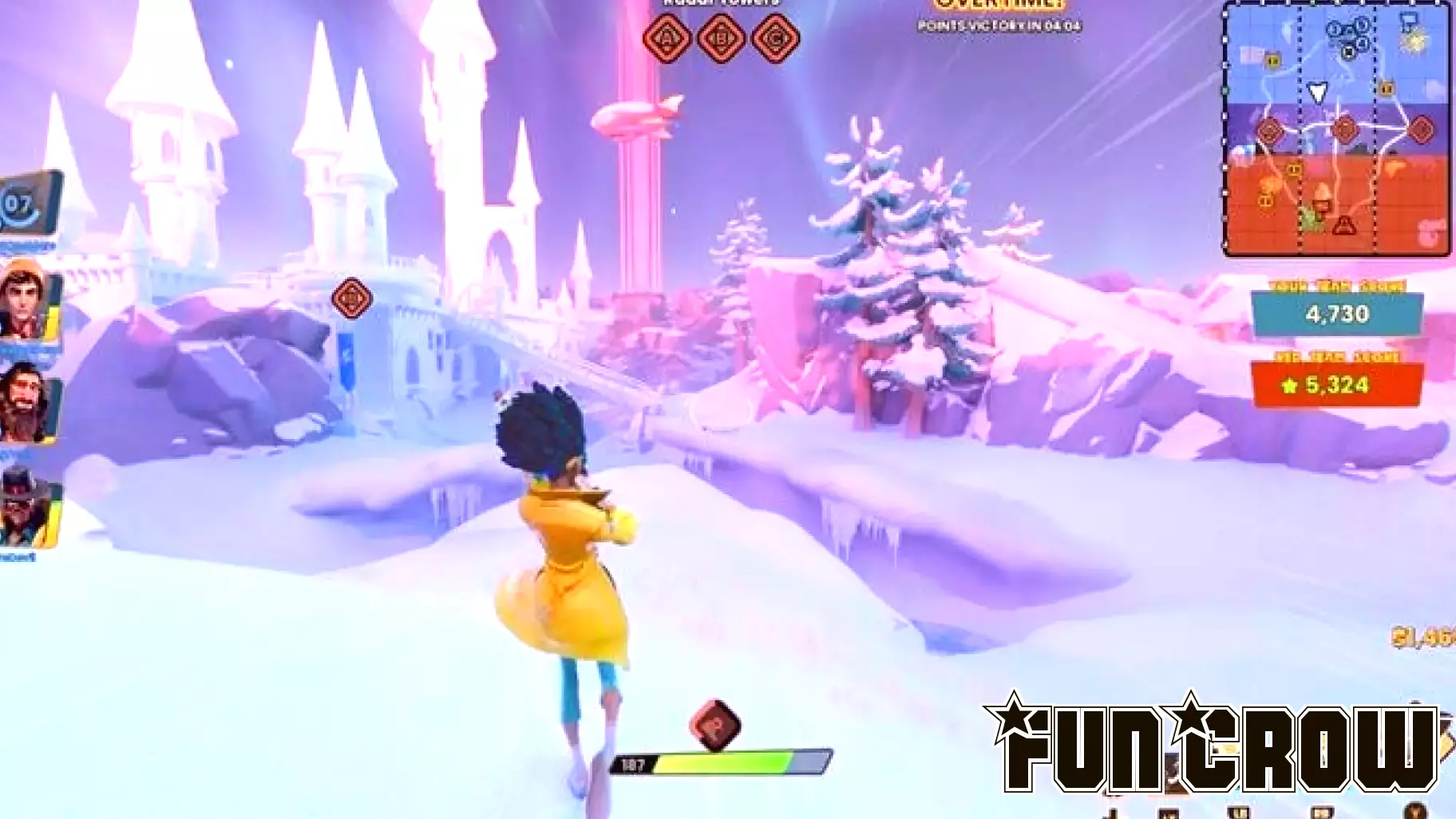Open the minimap
Image resolution: width=1456 pixels, height=819 pixels.
1337,128
